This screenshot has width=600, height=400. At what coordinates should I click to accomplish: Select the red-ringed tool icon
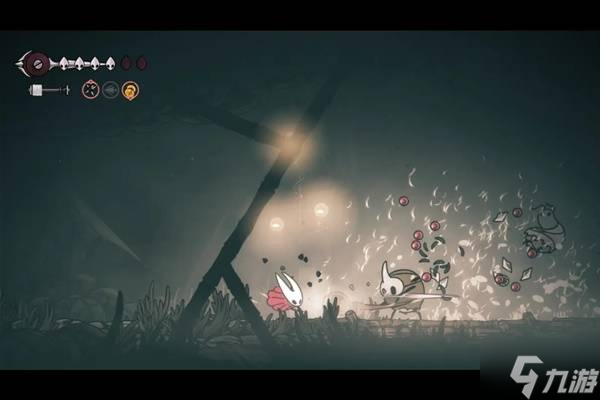click(x=90, y=90)
